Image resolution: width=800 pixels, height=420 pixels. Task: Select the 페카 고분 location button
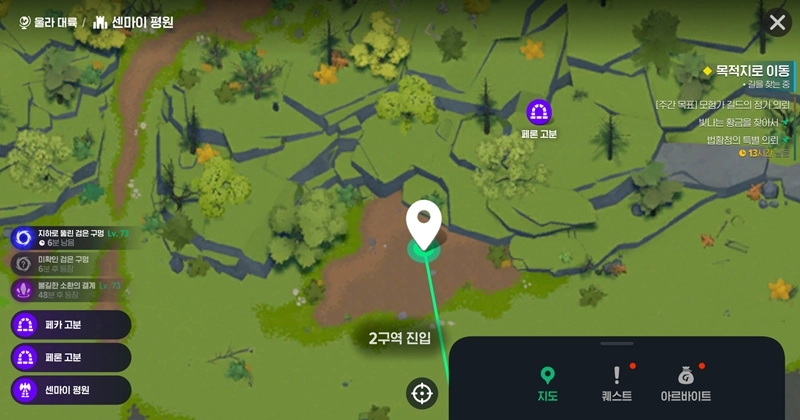point(70,325)
